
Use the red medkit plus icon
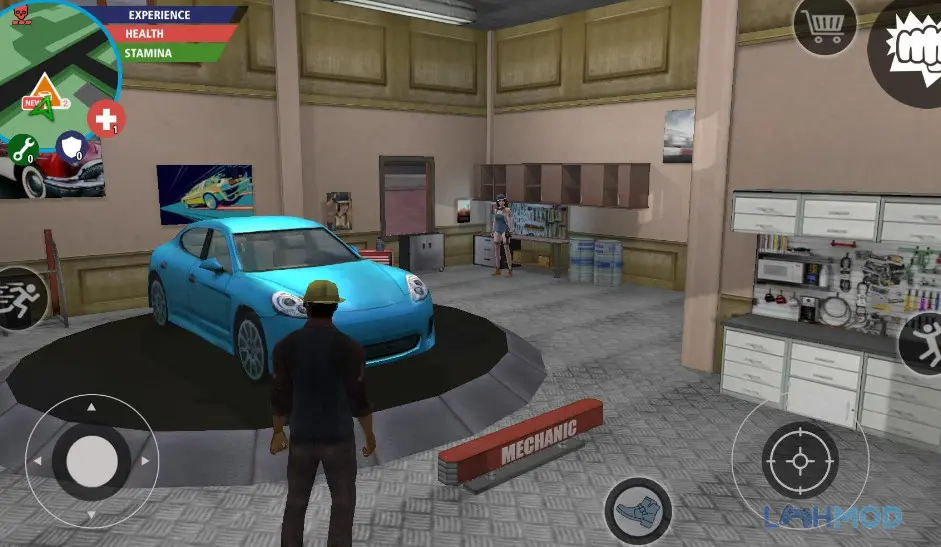pyautogui.click(x=105, y=119)
